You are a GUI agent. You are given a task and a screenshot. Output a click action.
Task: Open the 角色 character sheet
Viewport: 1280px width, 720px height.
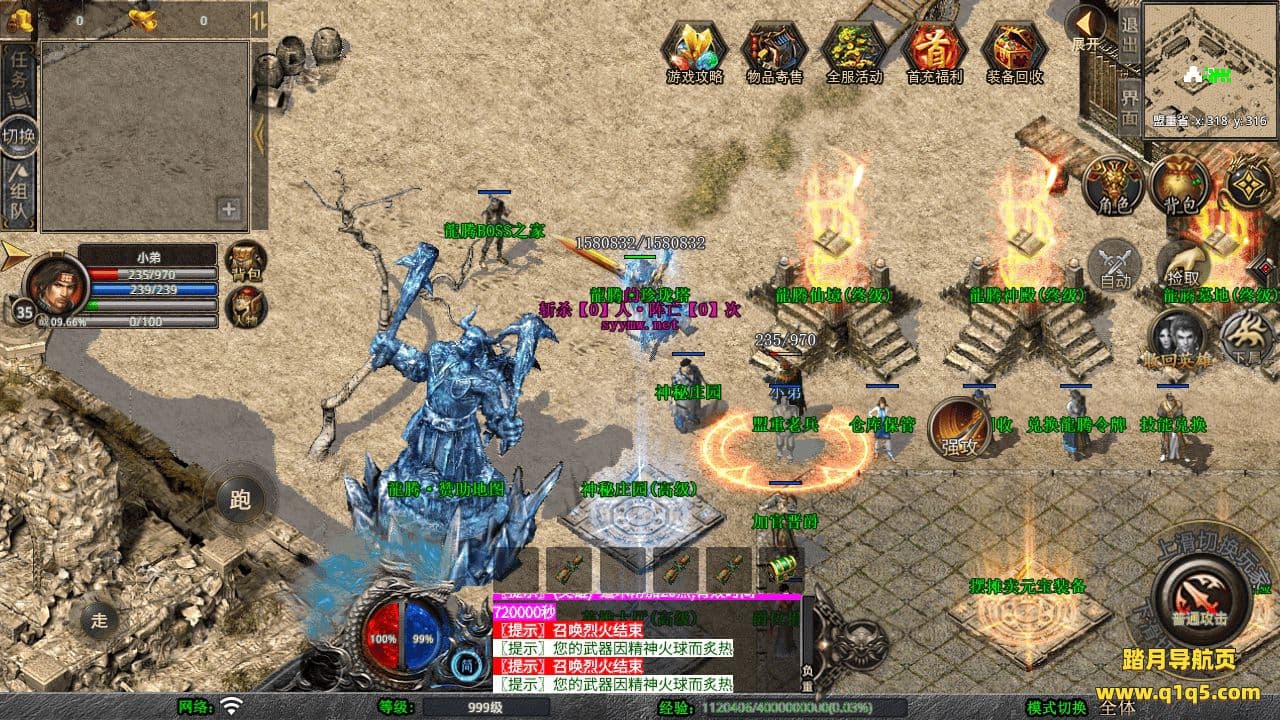[x=1114, y=184]
